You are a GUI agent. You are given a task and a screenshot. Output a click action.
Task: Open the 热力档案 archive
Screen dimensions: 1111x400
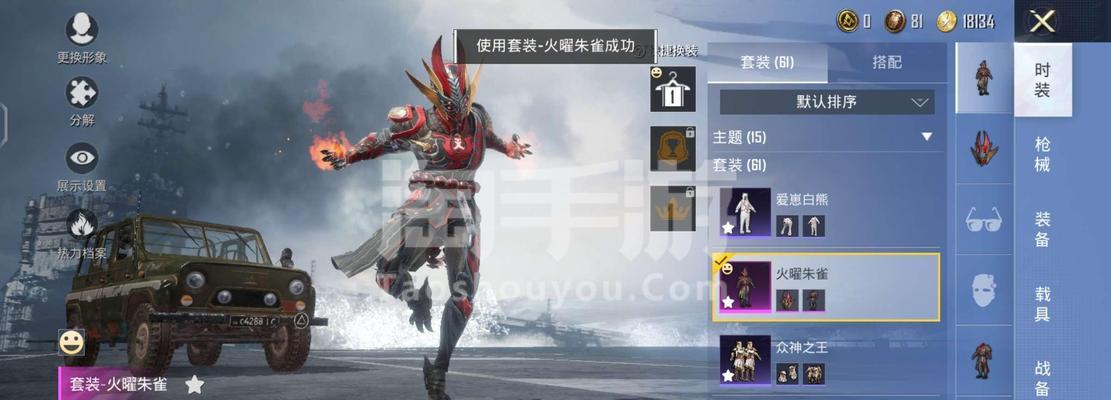(x=81, y=231)
